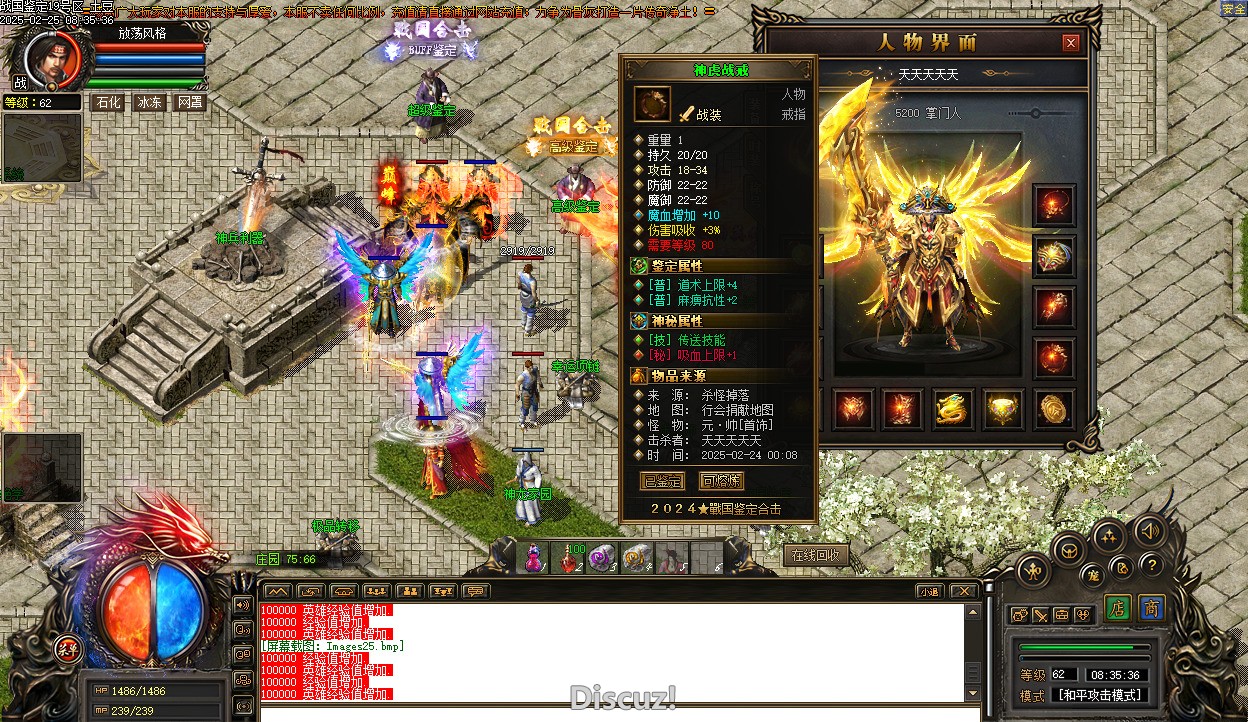Close the chat window with X button
Viewport: 1248px width, 722px height.
coord(963,591)
